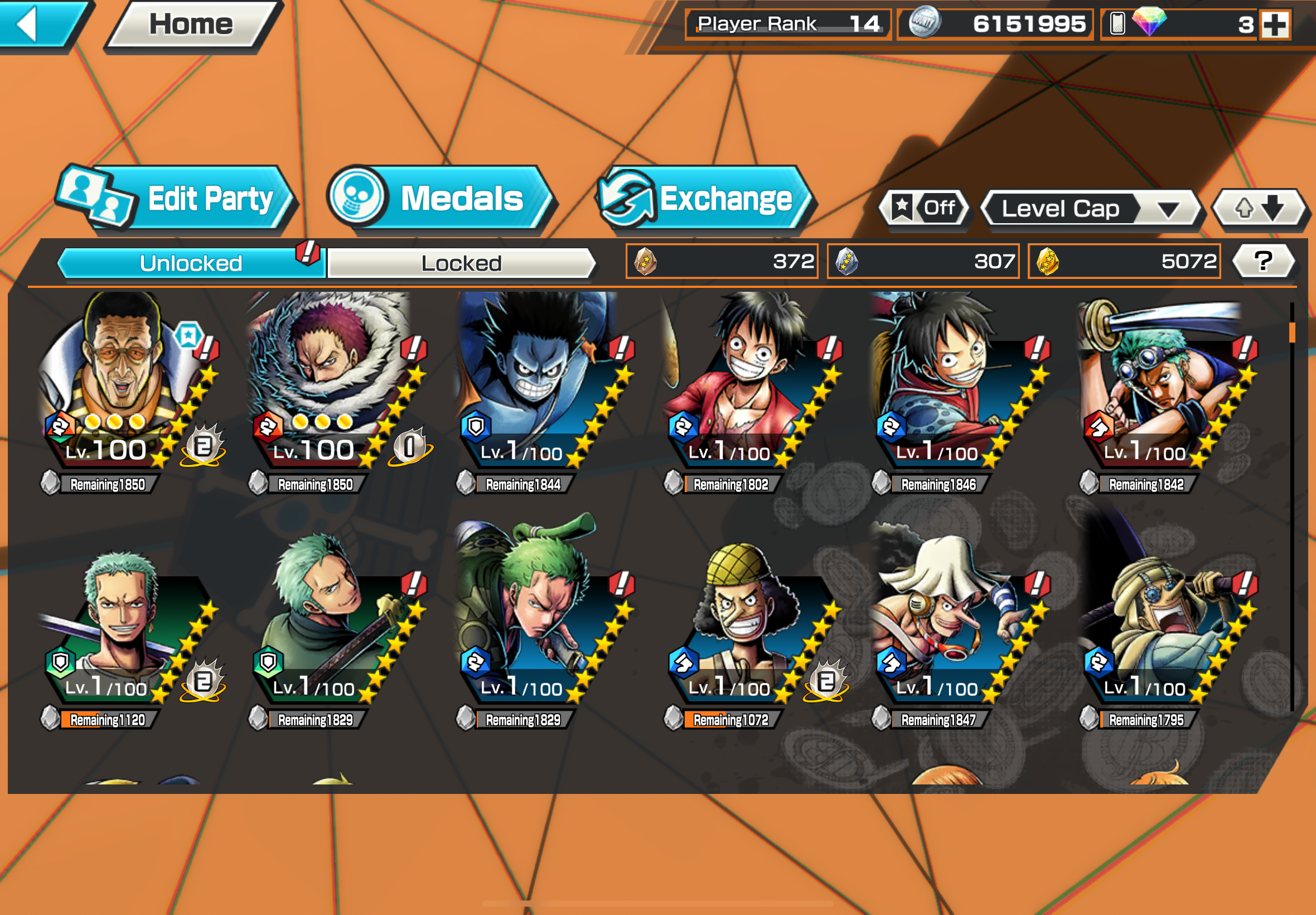
Task: Reverse sort order with the arrows button
Action: [x=1259, y=208]
